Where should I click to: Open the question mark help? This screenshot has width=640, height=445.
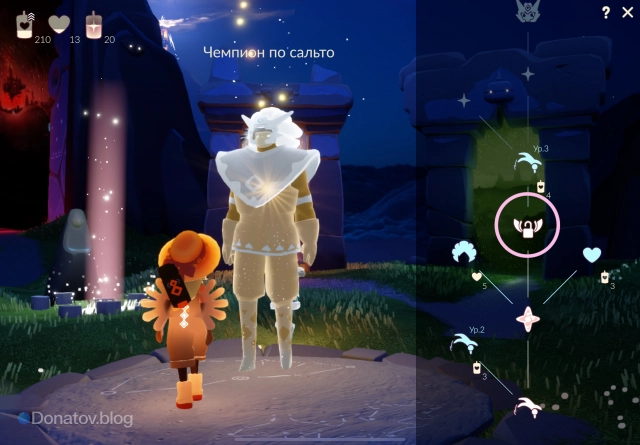pyautogui.click(x=606, y=12)
